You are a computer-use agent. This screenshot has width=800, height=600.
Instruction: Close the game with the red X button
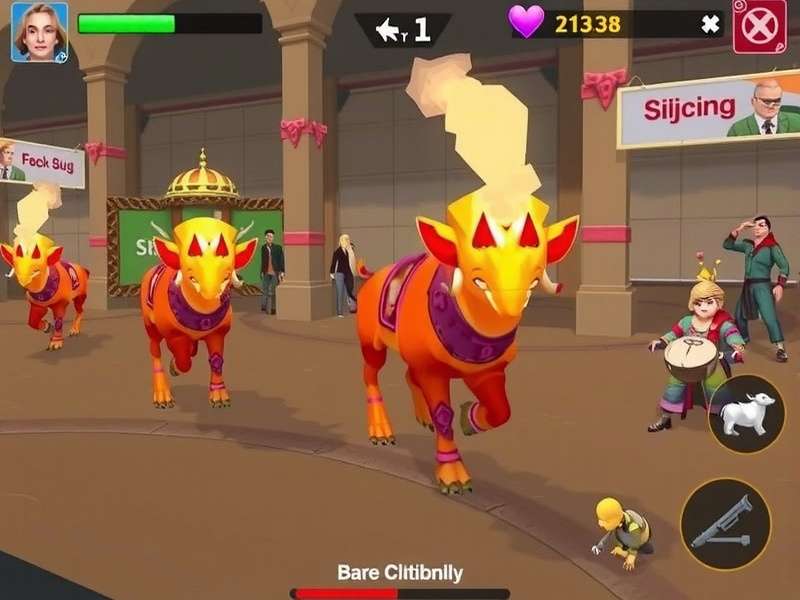coord(759,27)
